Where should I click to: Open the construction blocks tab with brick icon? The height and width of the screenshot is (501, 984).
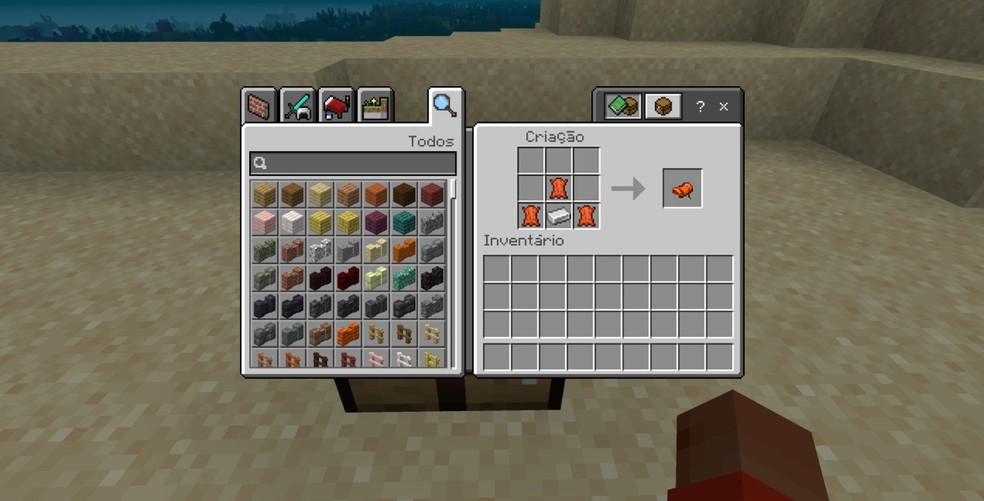point(260,106)
